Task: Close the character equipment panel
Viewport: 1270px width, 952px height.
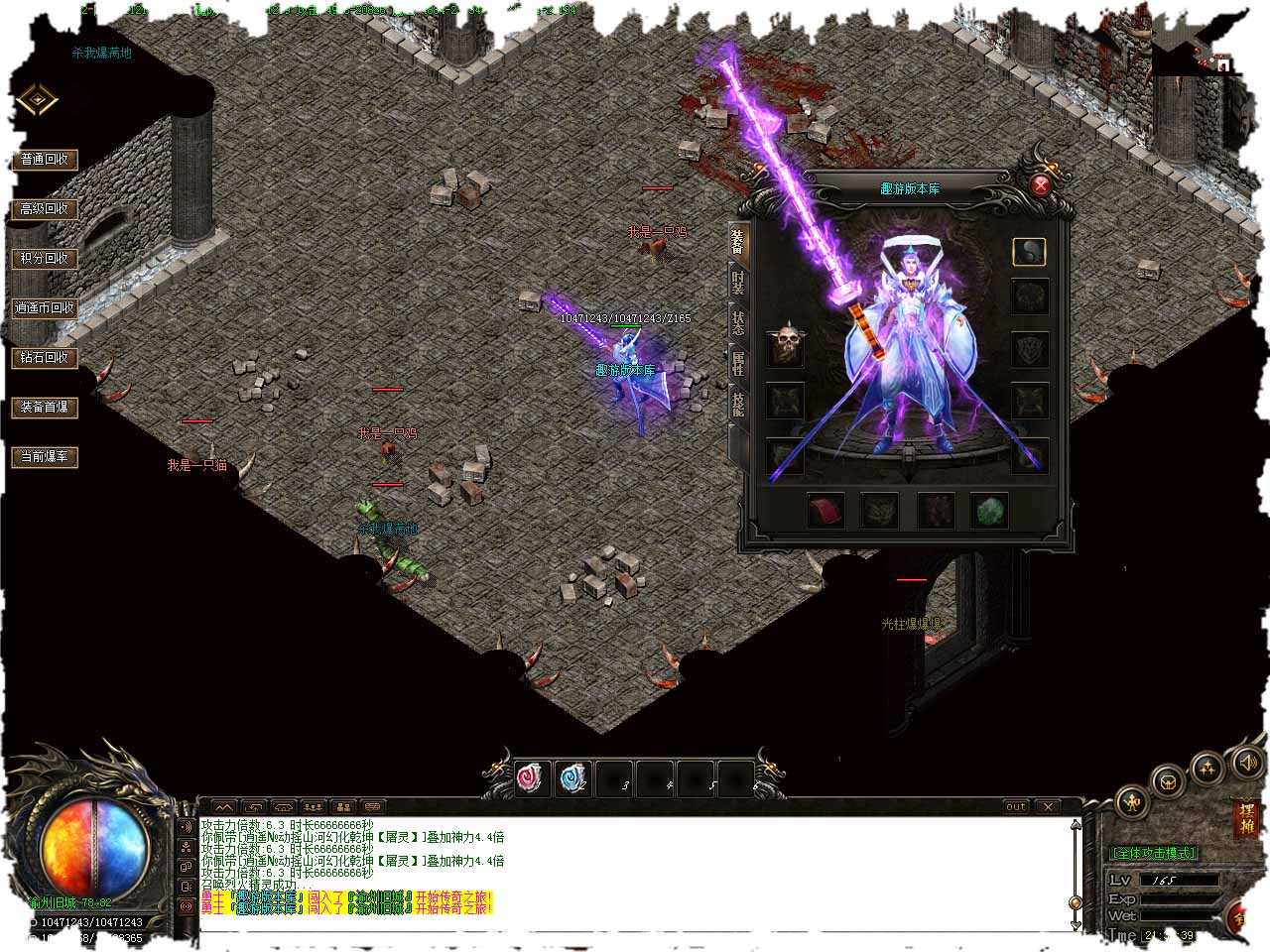Action: point(1041,184)
